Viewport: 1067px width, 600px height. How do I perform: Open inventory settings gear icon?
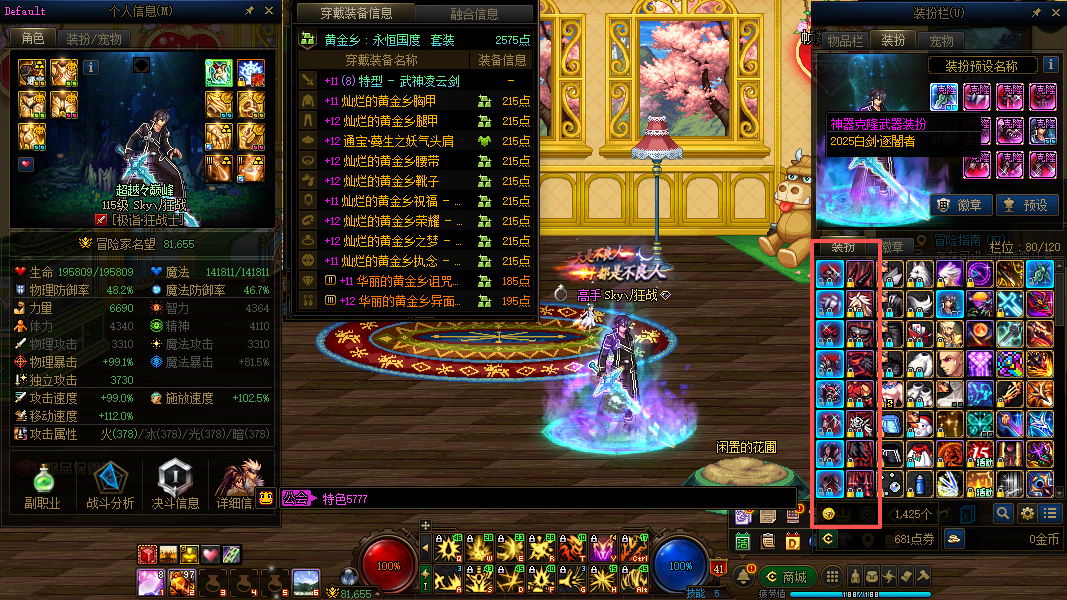click(1027, 513)
